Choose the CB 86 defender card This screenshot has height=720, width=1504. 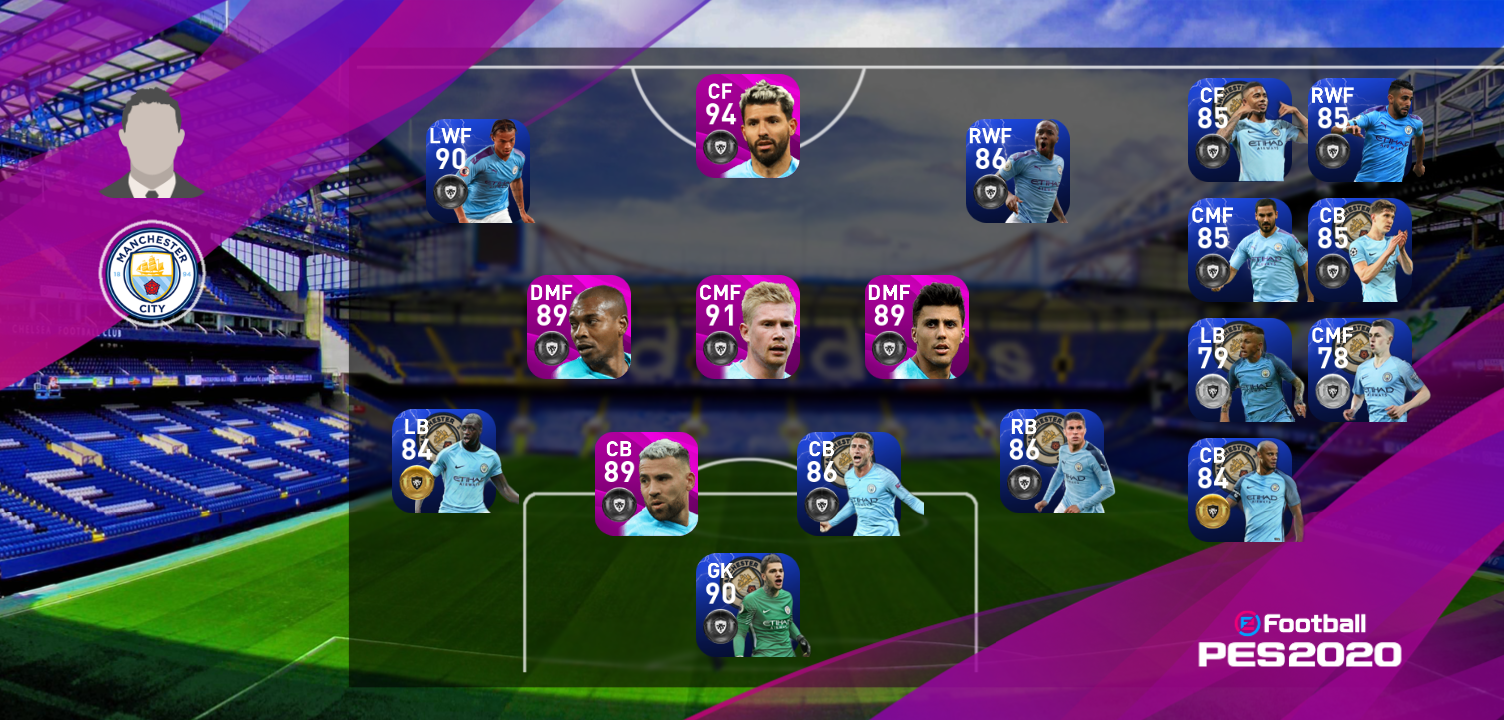(849, 484)
